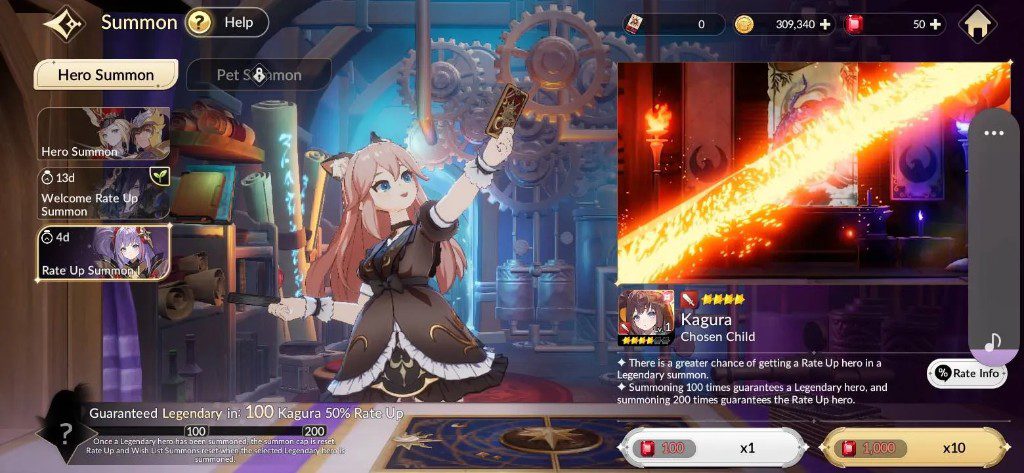The image size is (1024, 473).
Task: Switch to the locked Pet Summon tab
Action: 259,74
